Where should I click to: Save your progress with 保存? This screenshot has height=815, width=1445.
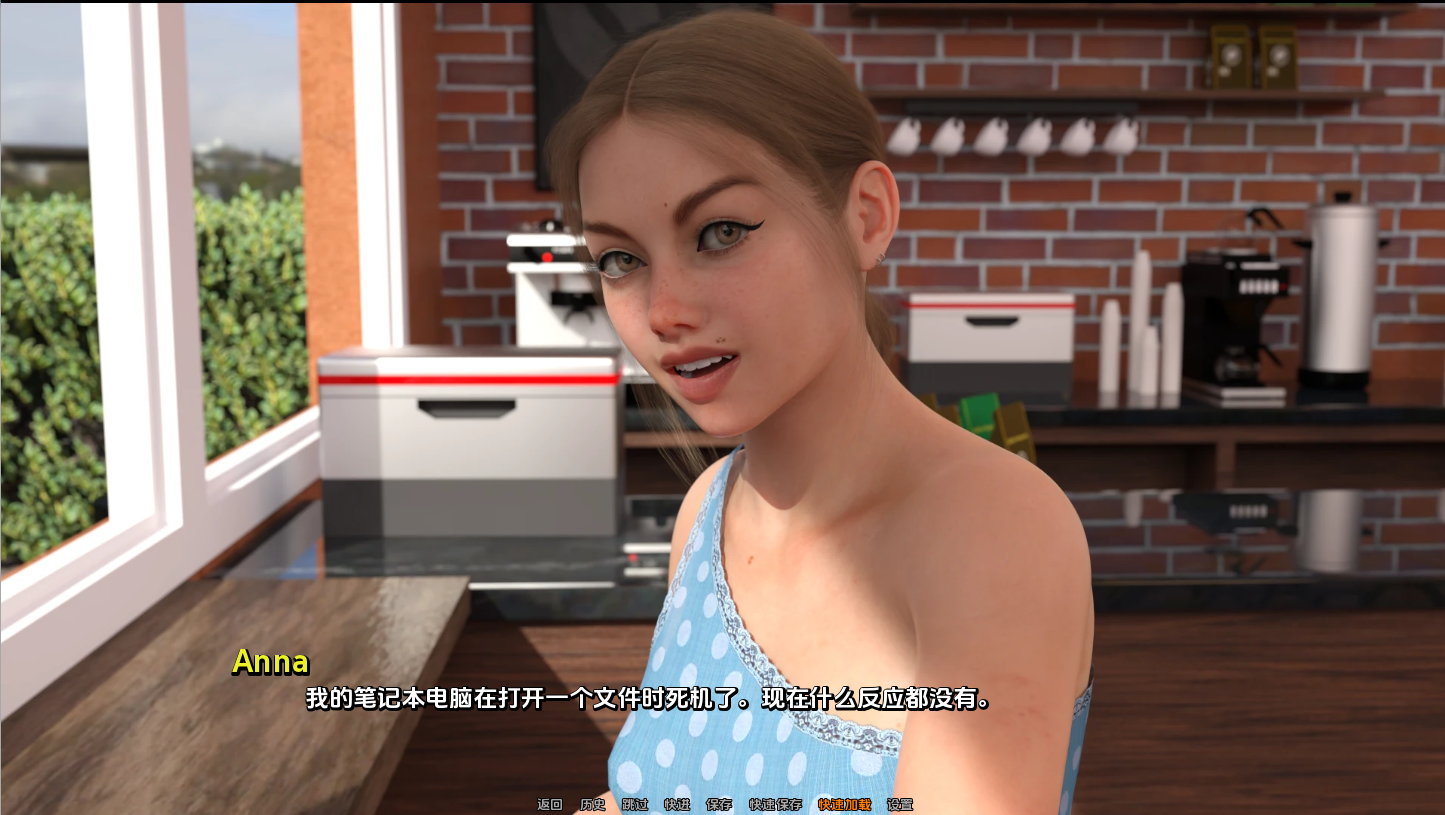click(x=719, y=804)
